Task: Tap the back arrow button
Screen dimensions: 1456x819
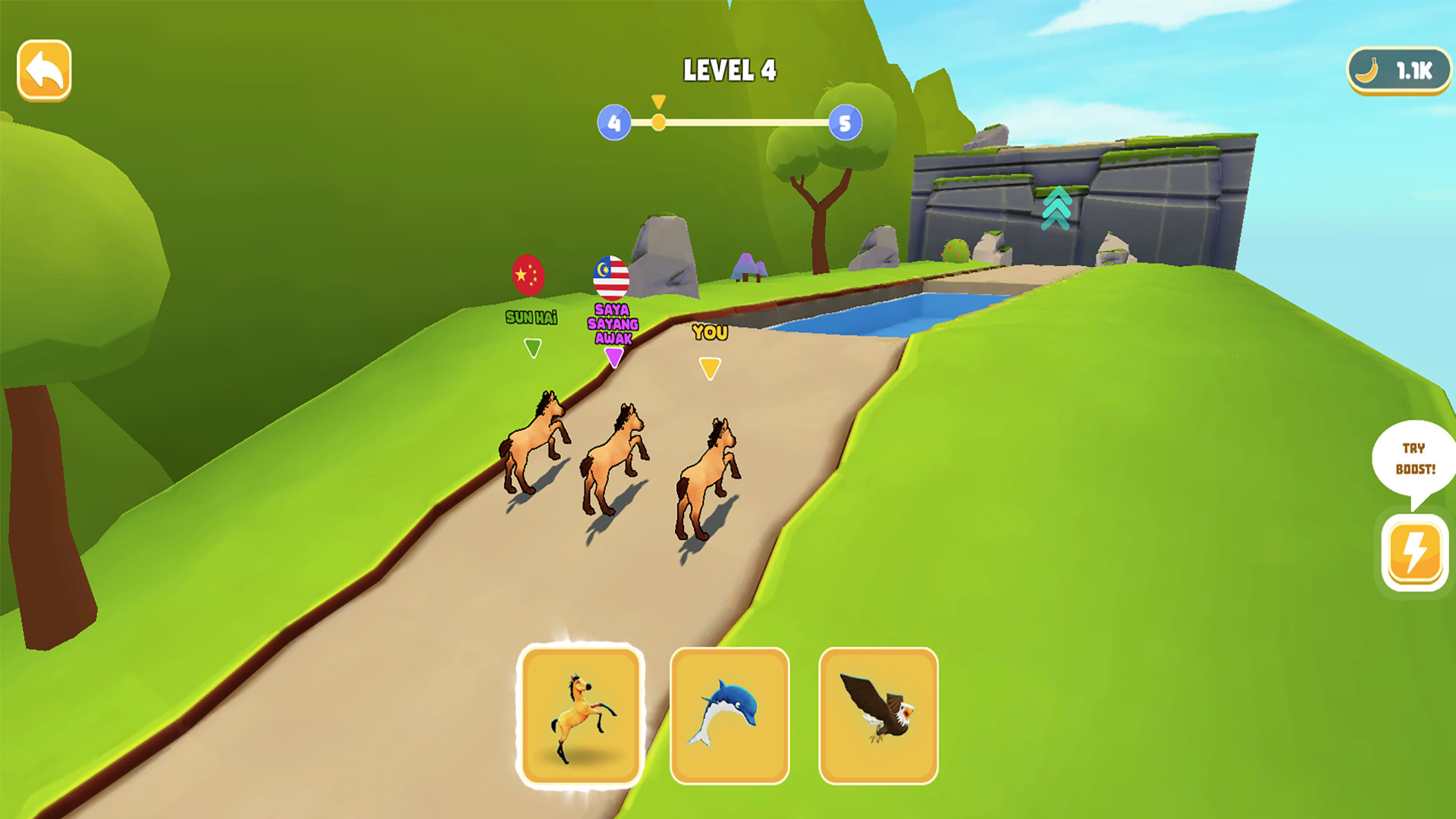Action: click(x=43, y=69)
